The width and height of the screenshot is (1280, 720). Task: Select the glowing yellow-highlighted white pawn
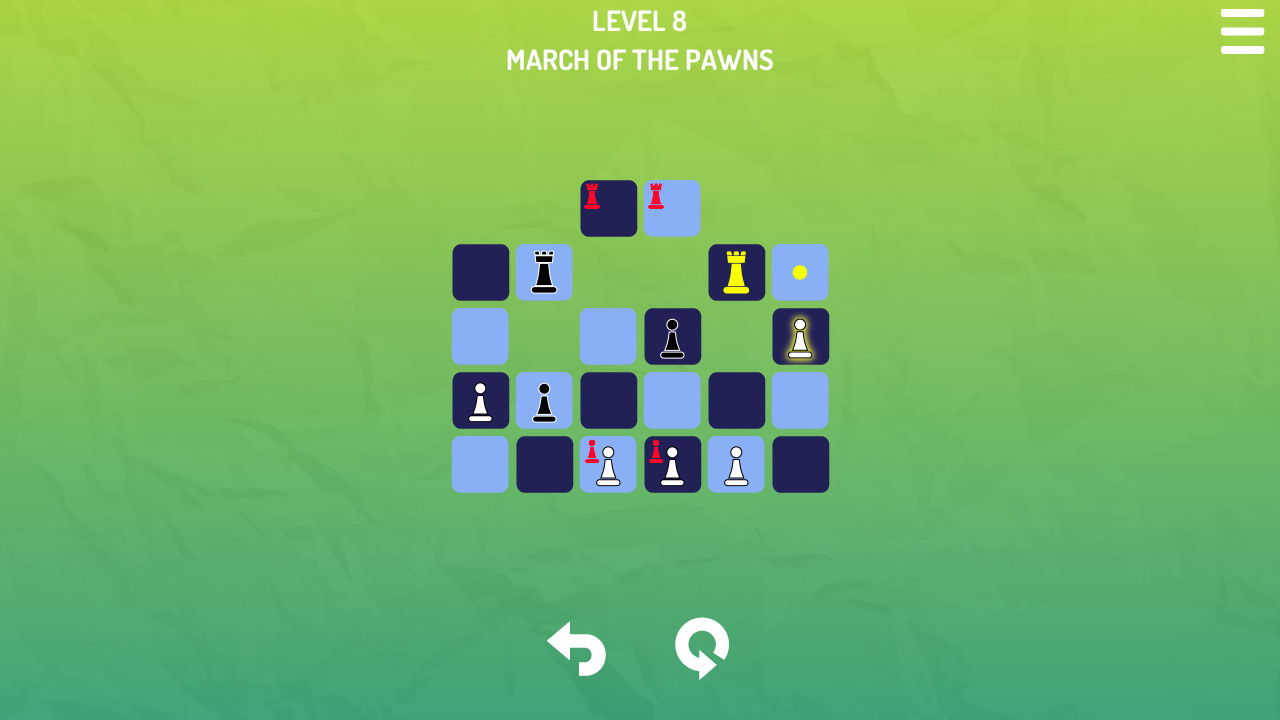tap(800, 336)
